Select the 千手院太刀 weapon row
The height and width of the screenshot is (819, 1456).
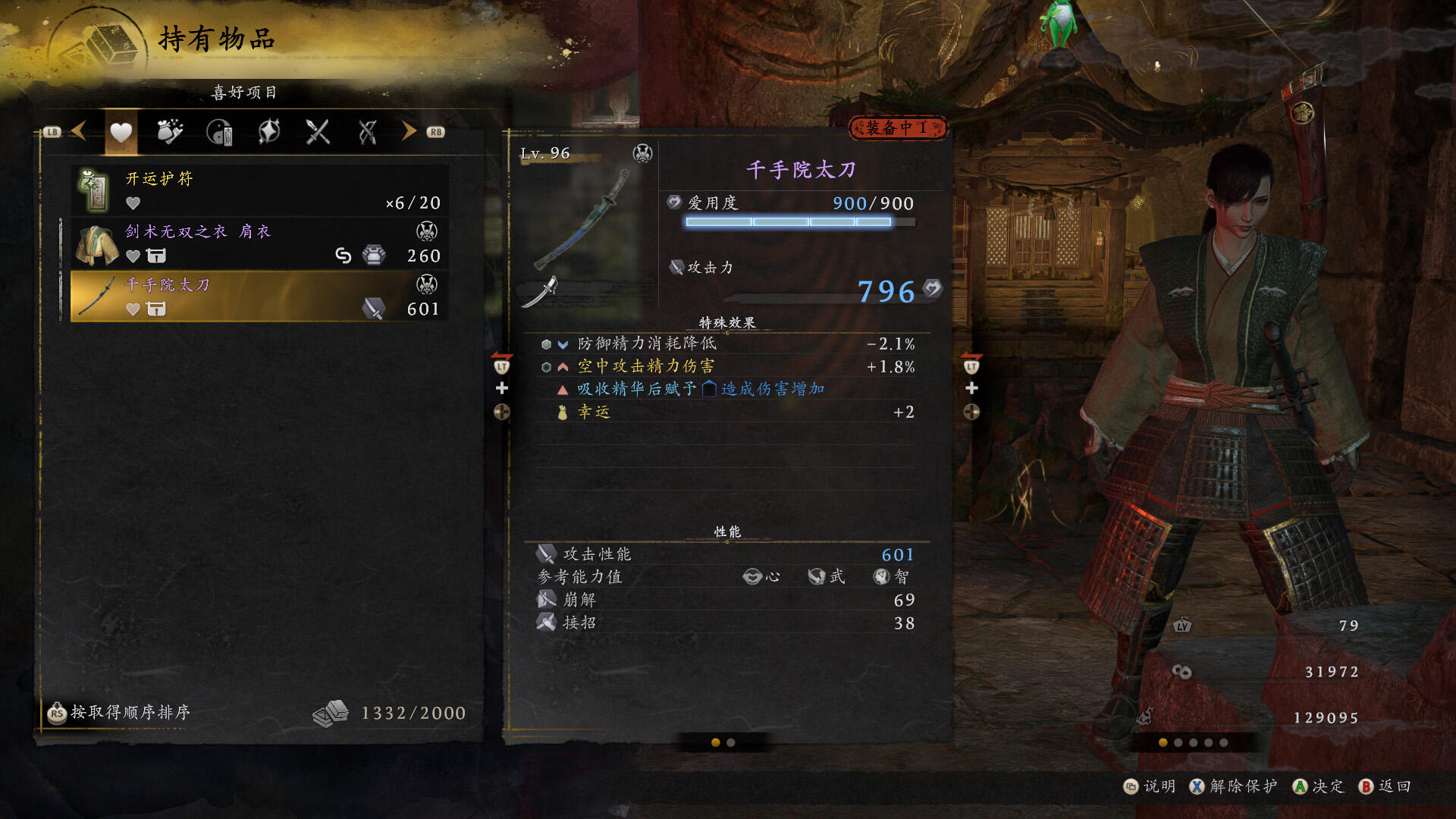click(x=259, y=297)
